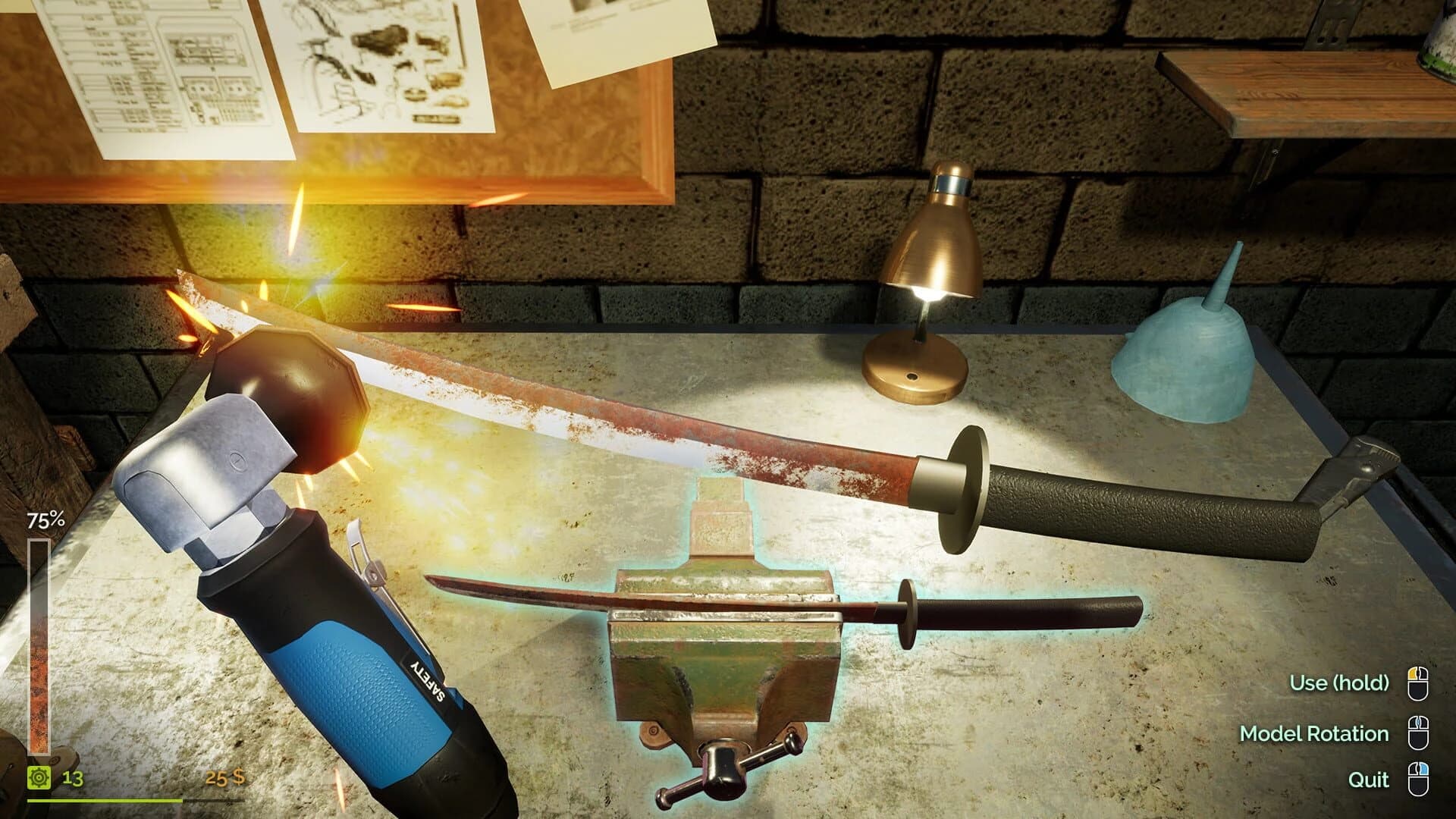Image resolution: width=1456 pixels, height=819 pixels.
Task: Click the gear count number 13
Action: coord(71,777)
